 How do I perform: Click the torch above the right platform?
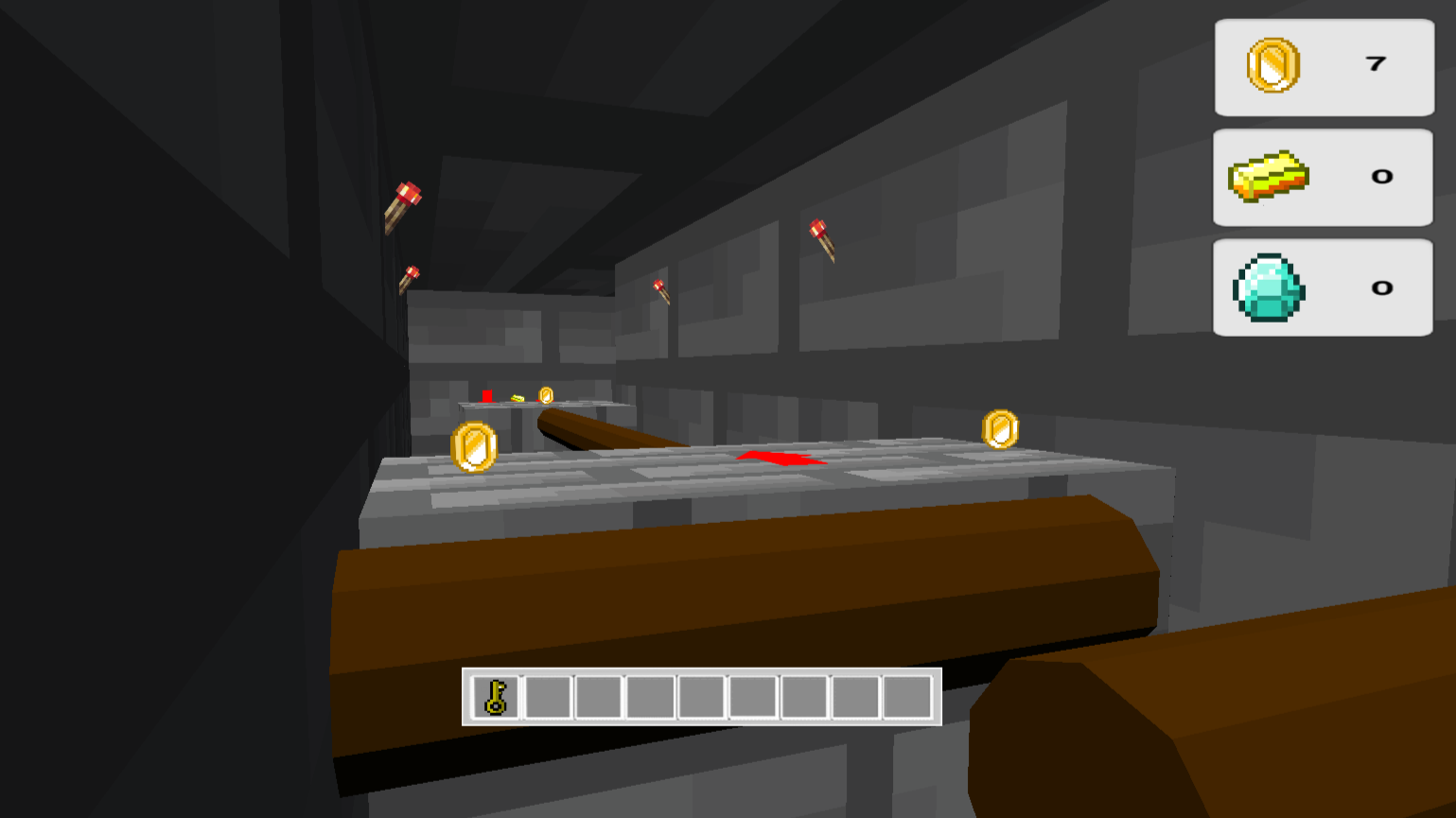pos(821,236)
